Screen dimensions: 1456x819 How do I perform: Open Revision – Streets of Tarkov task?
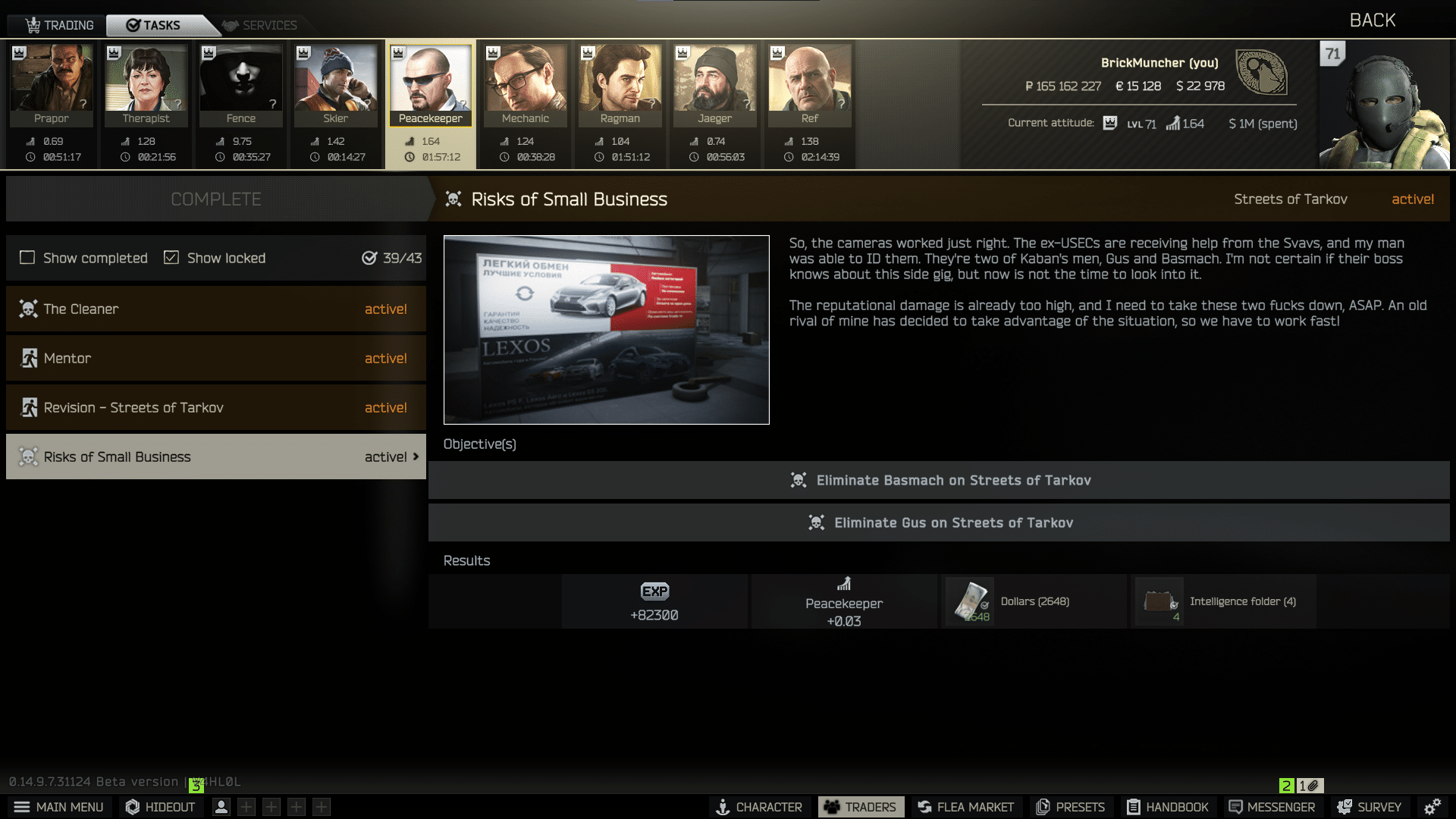click(216, 407)
